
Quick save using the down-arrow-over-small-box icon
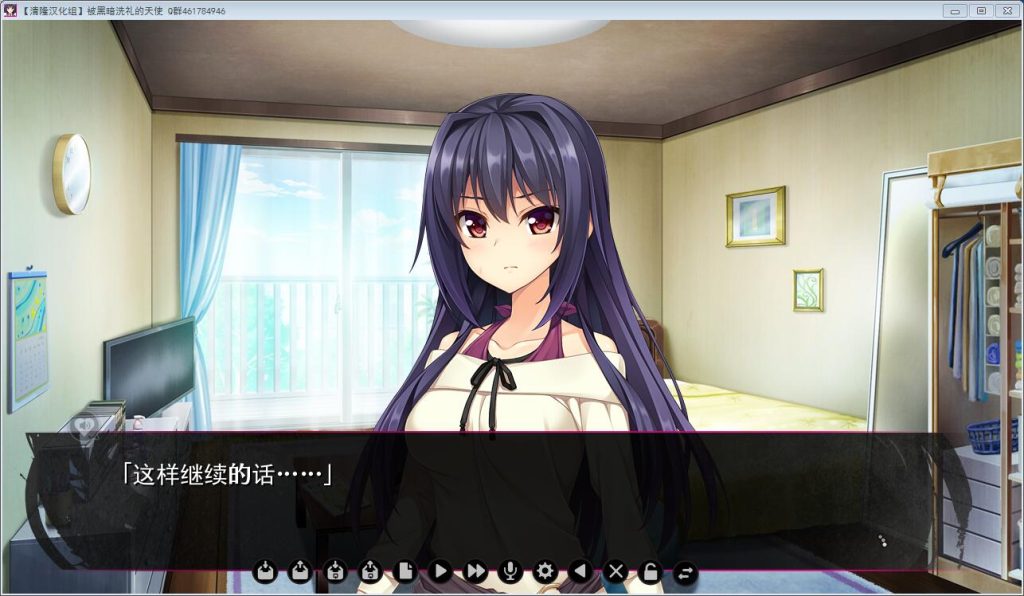335,572
